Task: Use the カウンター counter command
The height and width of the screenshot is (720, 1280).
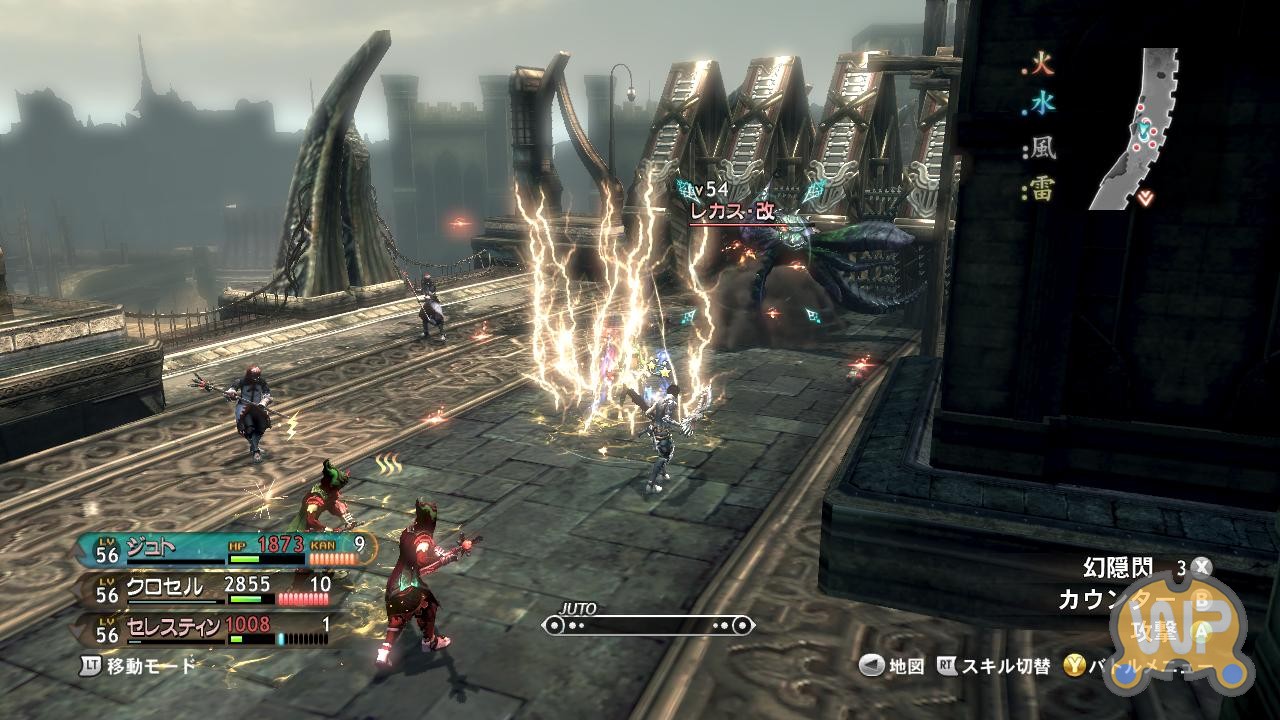Action: 1110,600
